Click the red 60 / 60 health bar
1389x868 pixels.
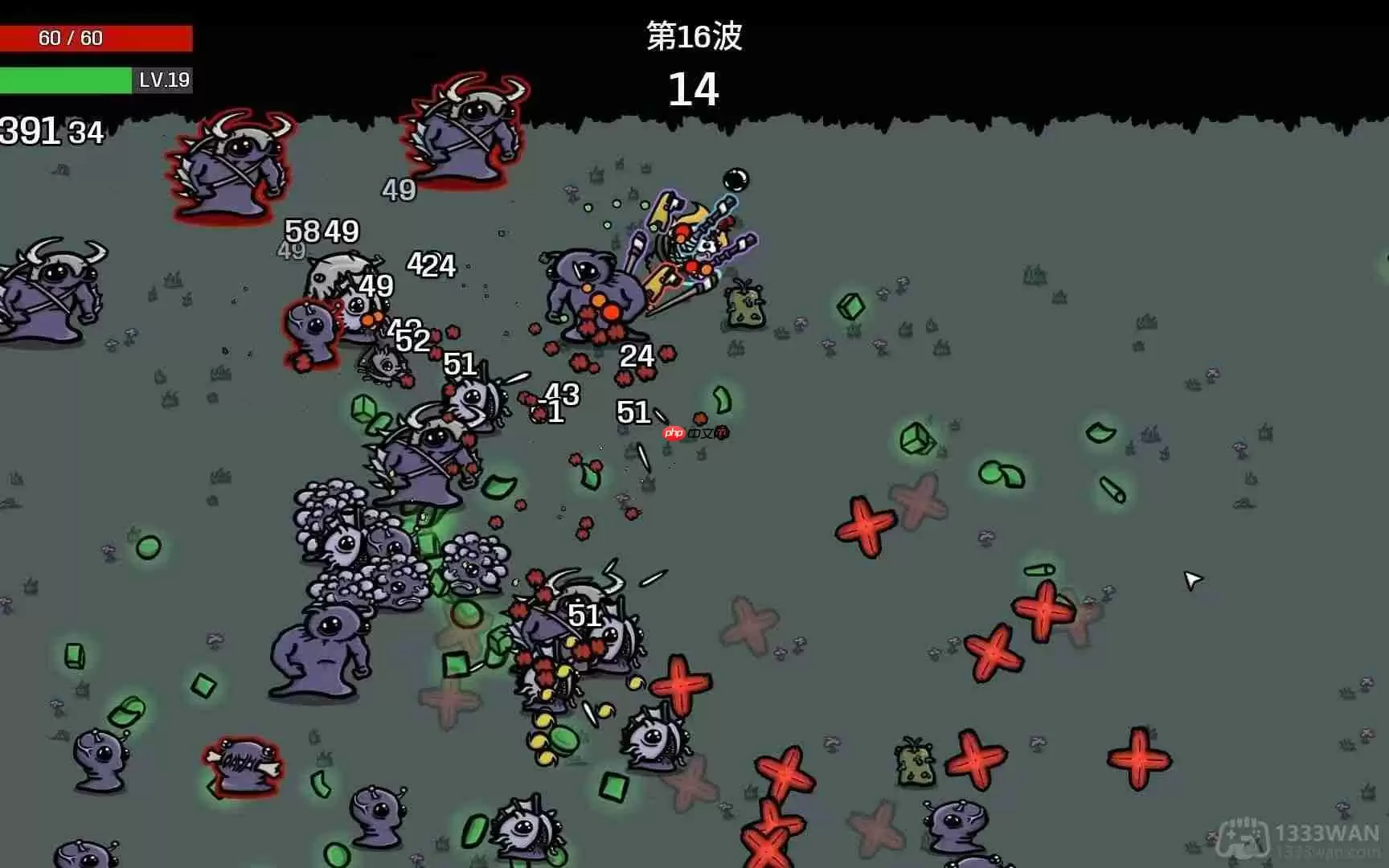pyautogui.click(x=96, y=37)
